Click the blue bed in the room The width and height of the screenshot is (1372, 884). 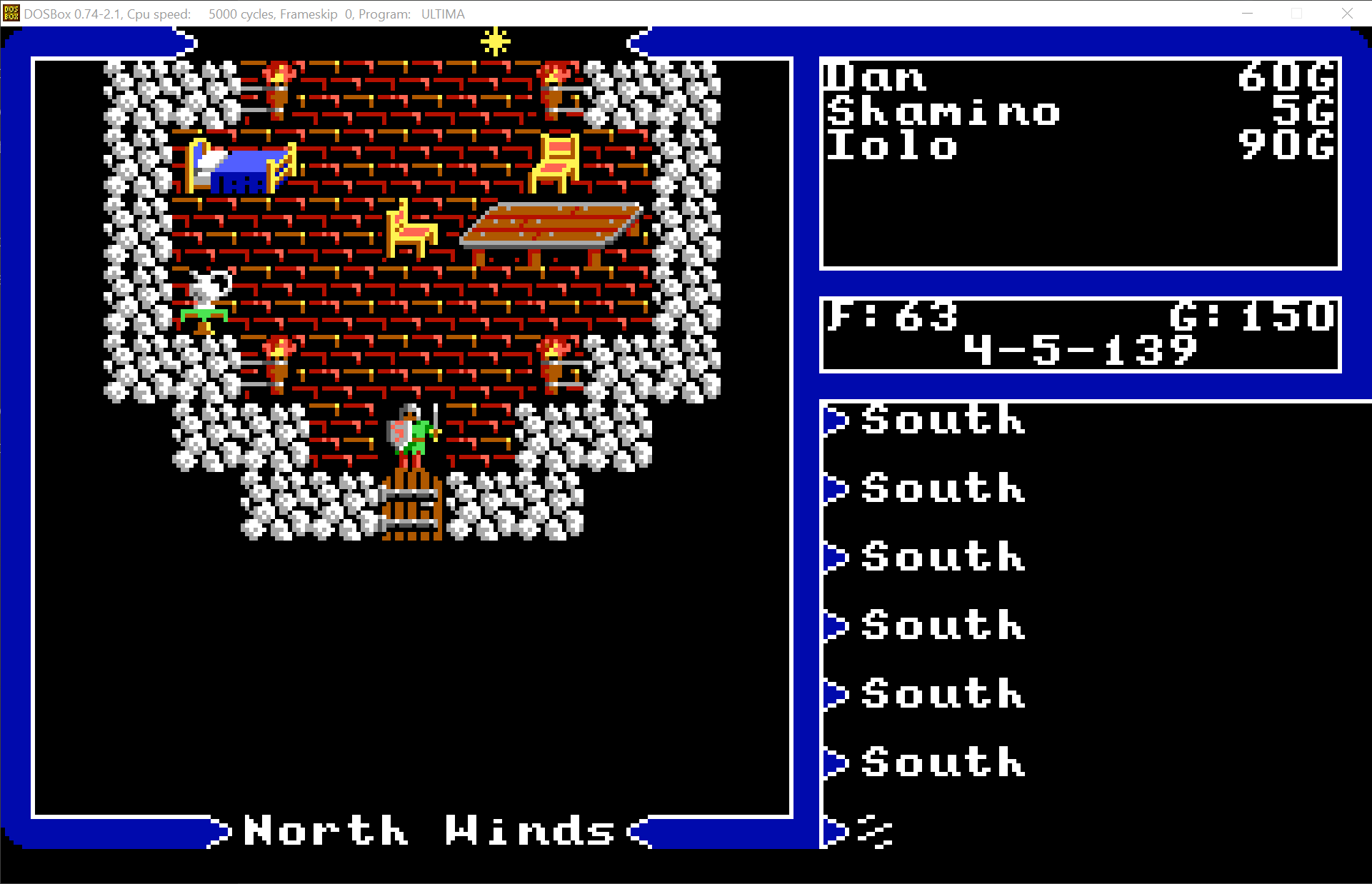pyautogui.click(x=236, y=168)
